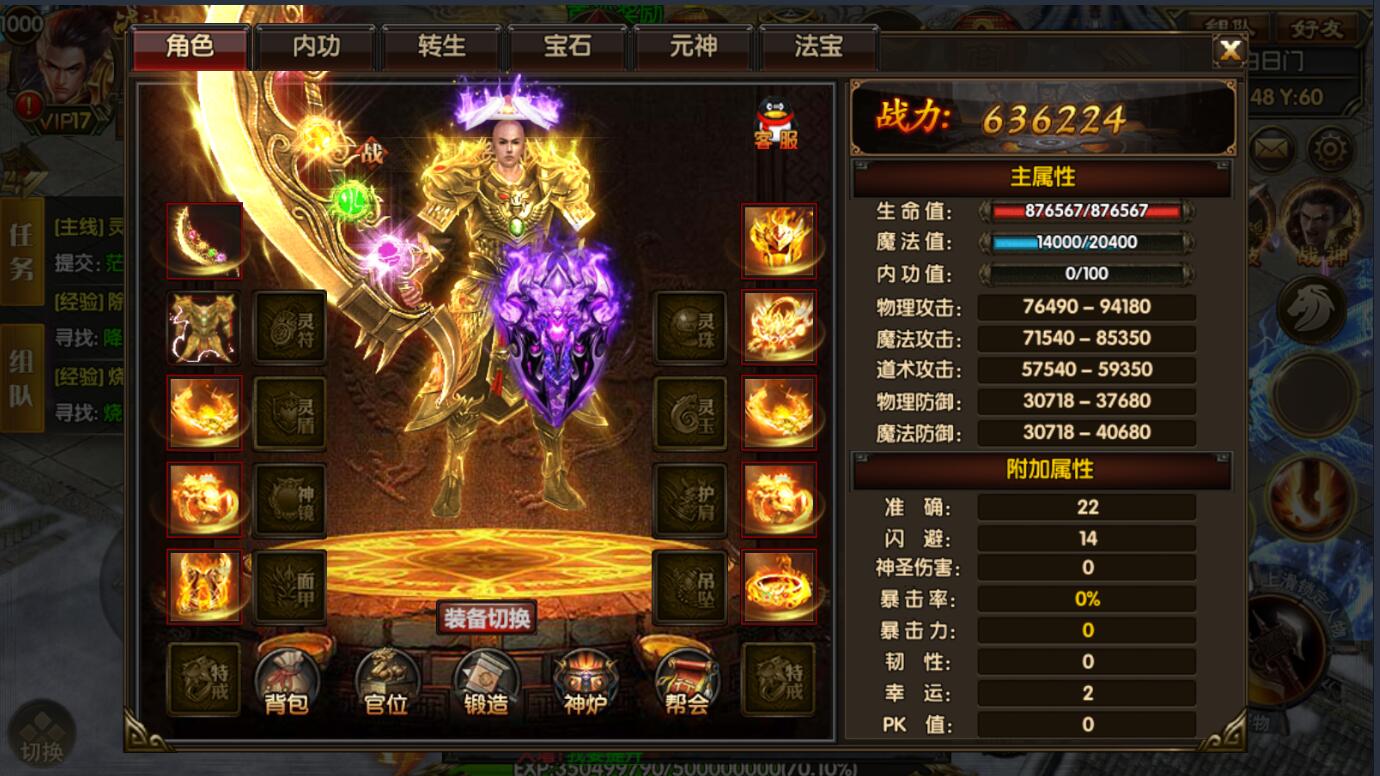The width and height of the screenshot is (1380, 776).
Task: Select the golden ring equipment slot
Action: (779, 586)
